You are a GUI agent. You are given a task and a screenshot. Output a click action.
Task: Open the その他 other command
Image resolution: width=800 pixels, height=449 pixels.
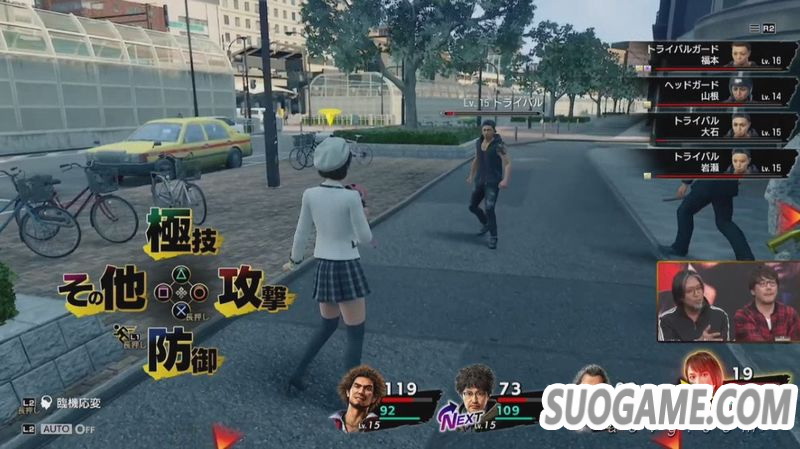click(x=103, y=292)
